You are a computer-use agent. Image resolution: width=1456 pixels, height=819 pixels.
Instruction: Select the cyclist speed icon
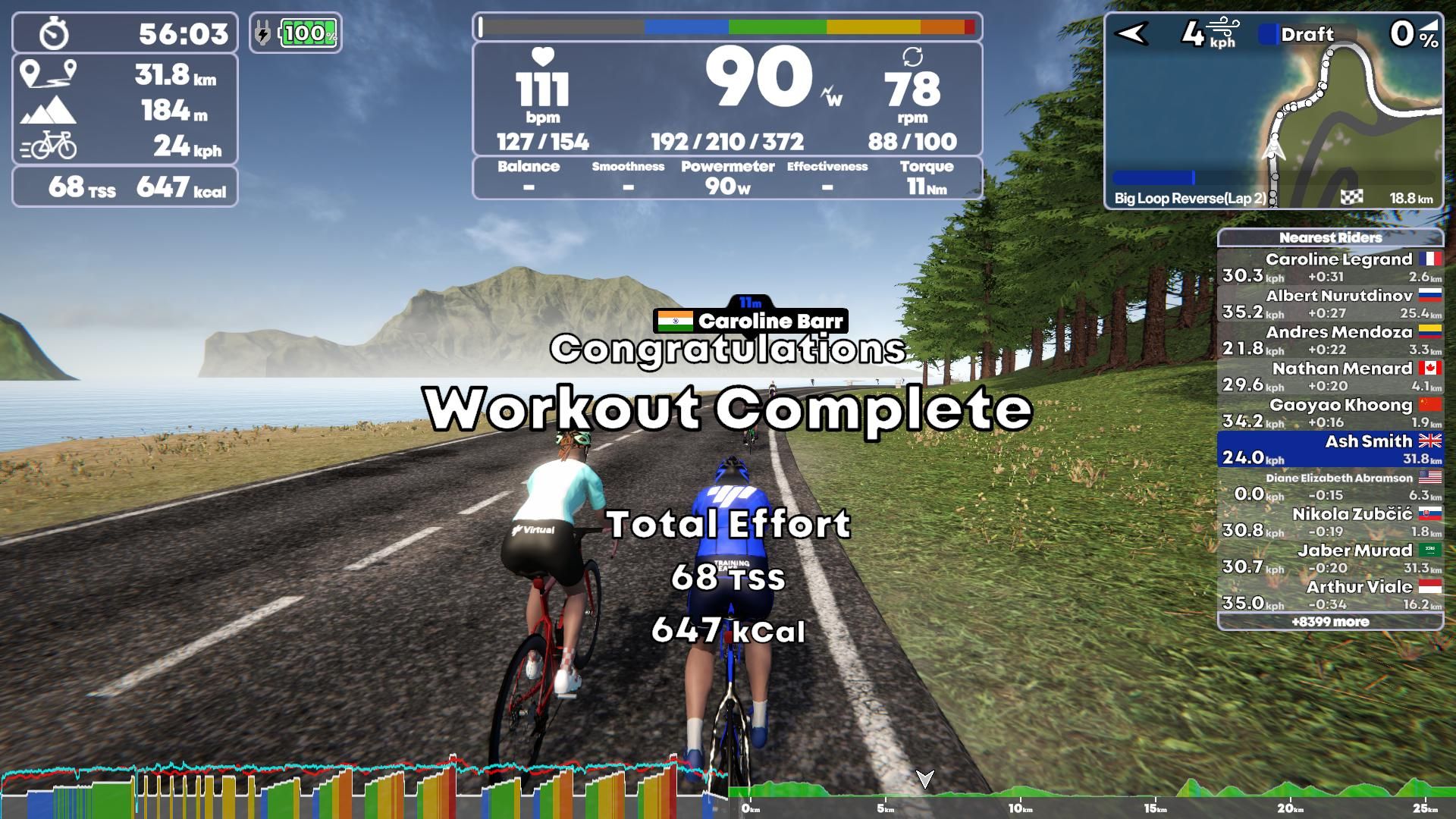coord(47,144)
